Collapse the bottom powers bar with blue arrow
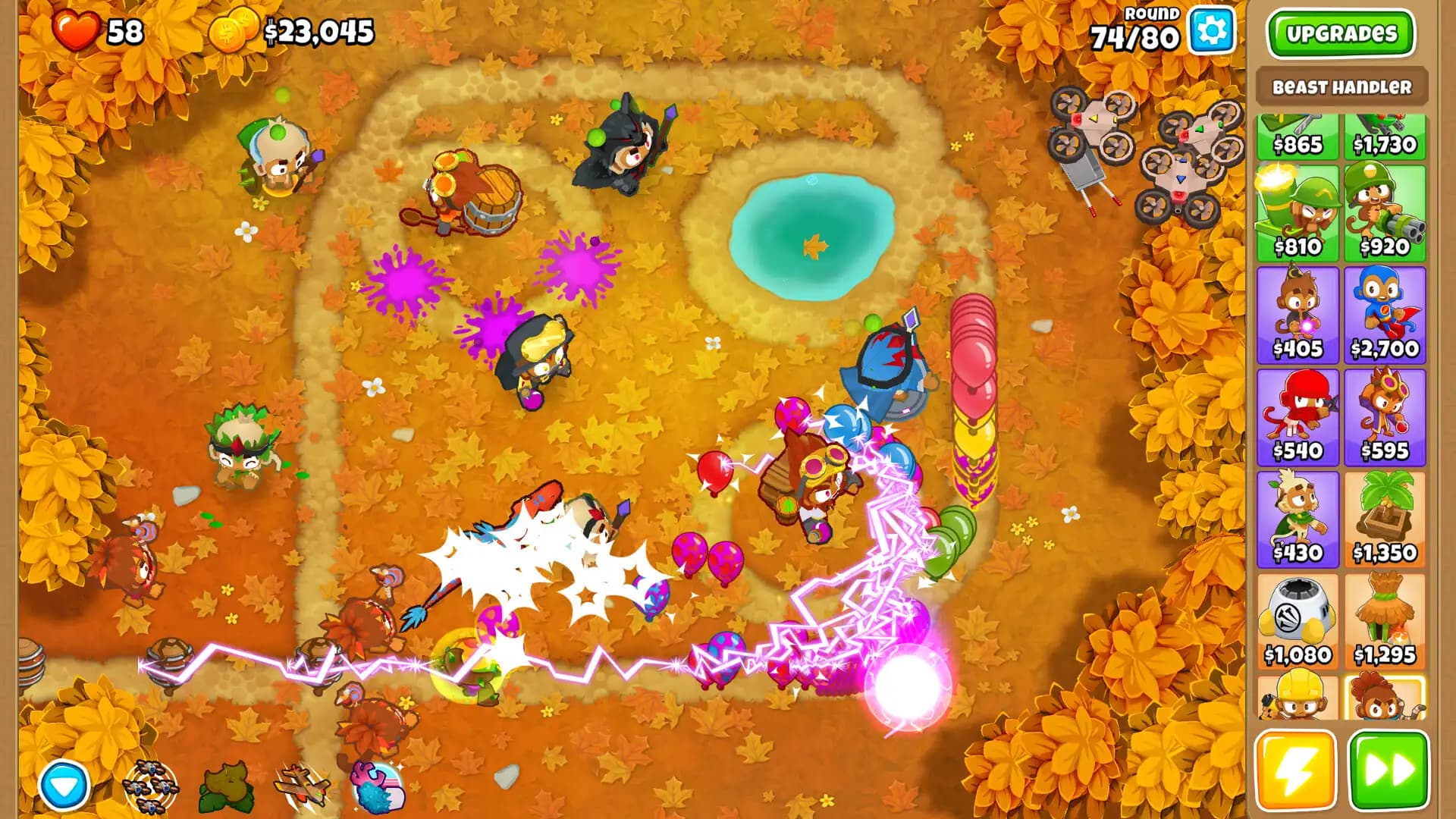The height and width of the screenshot is (819, 1456). click(x=64, y=786)
